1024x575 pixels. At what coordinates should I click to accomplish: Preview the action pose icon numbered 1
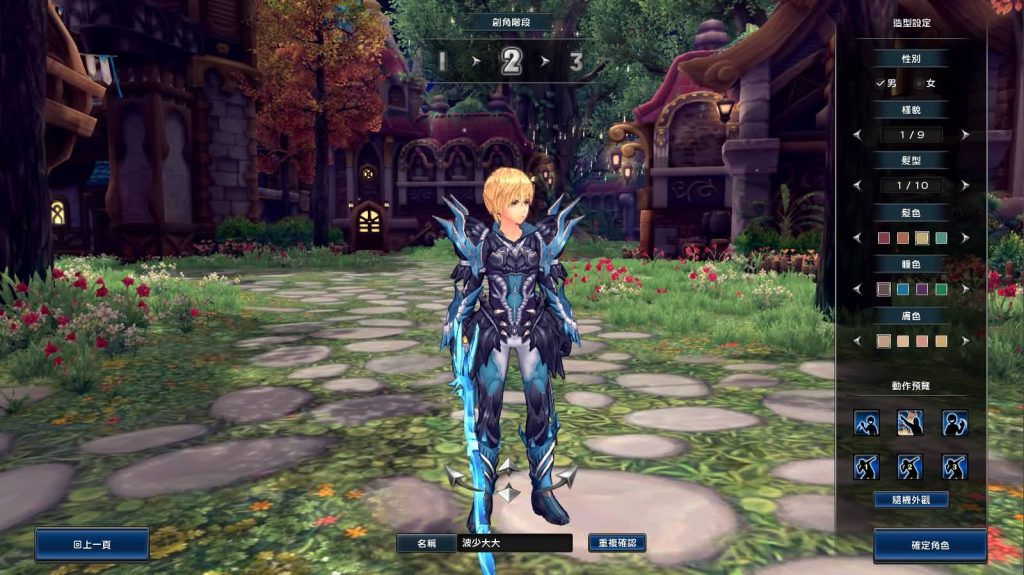coord(866,422)
